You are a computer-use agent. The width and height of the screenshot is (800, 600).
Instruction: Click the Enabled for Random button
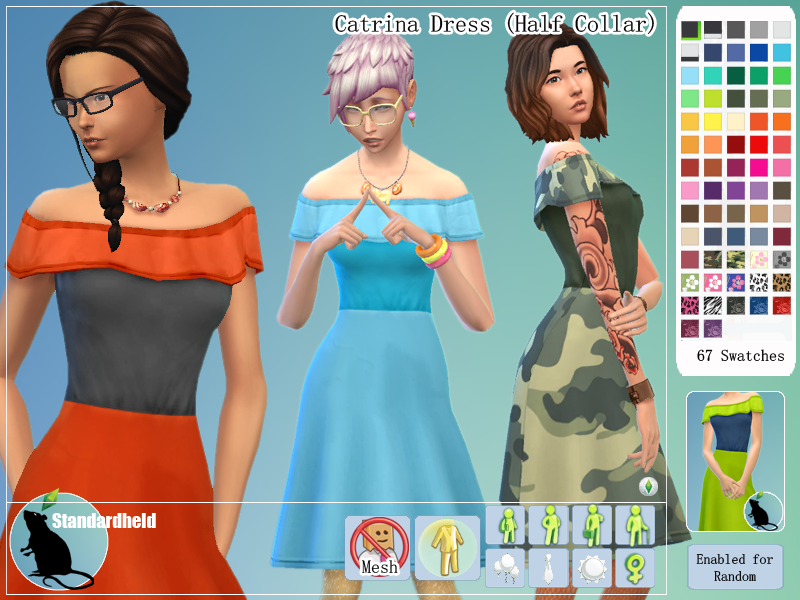coord(735,568)
